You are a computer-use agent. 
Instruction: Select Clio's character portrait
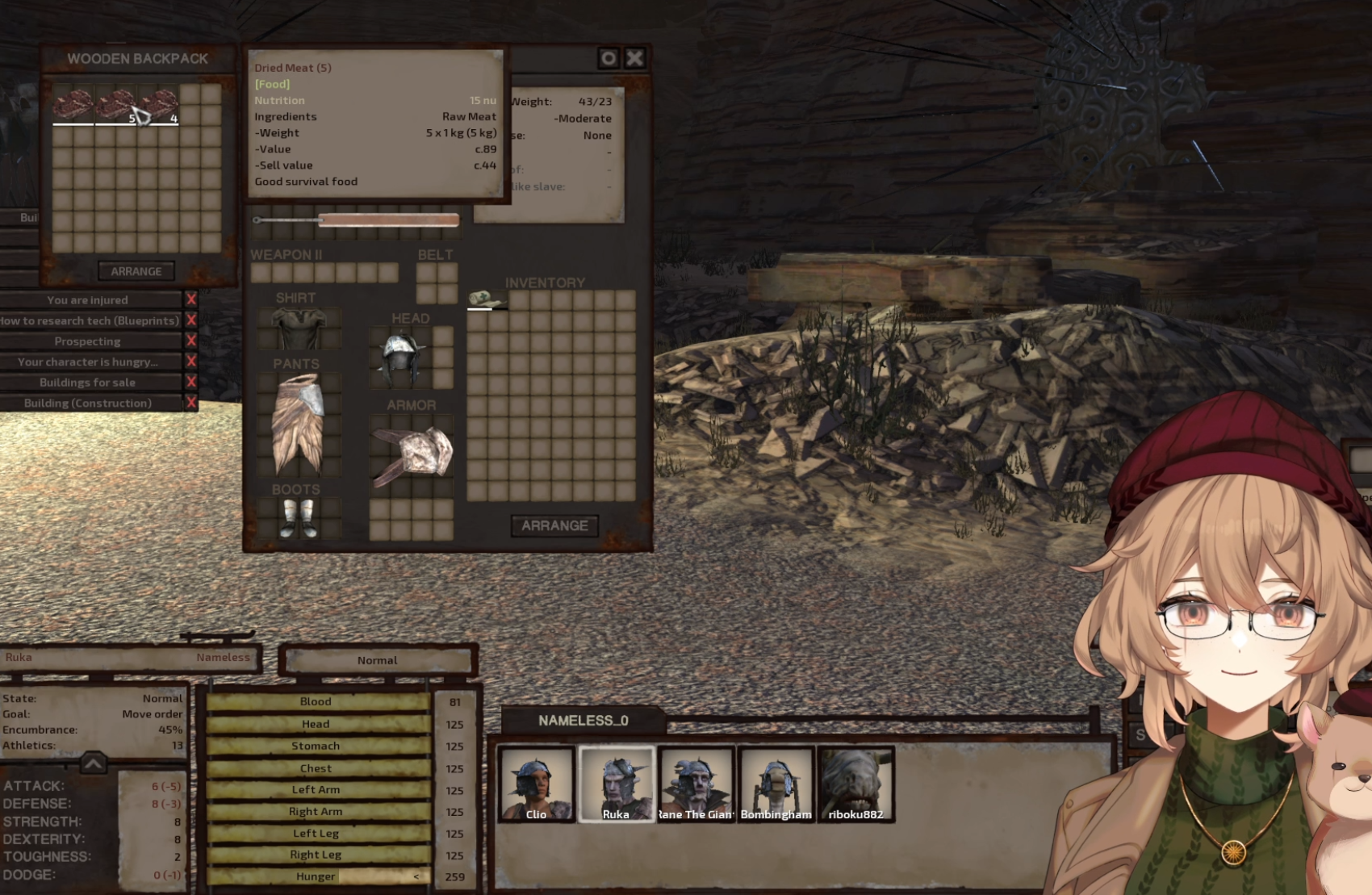536,784
